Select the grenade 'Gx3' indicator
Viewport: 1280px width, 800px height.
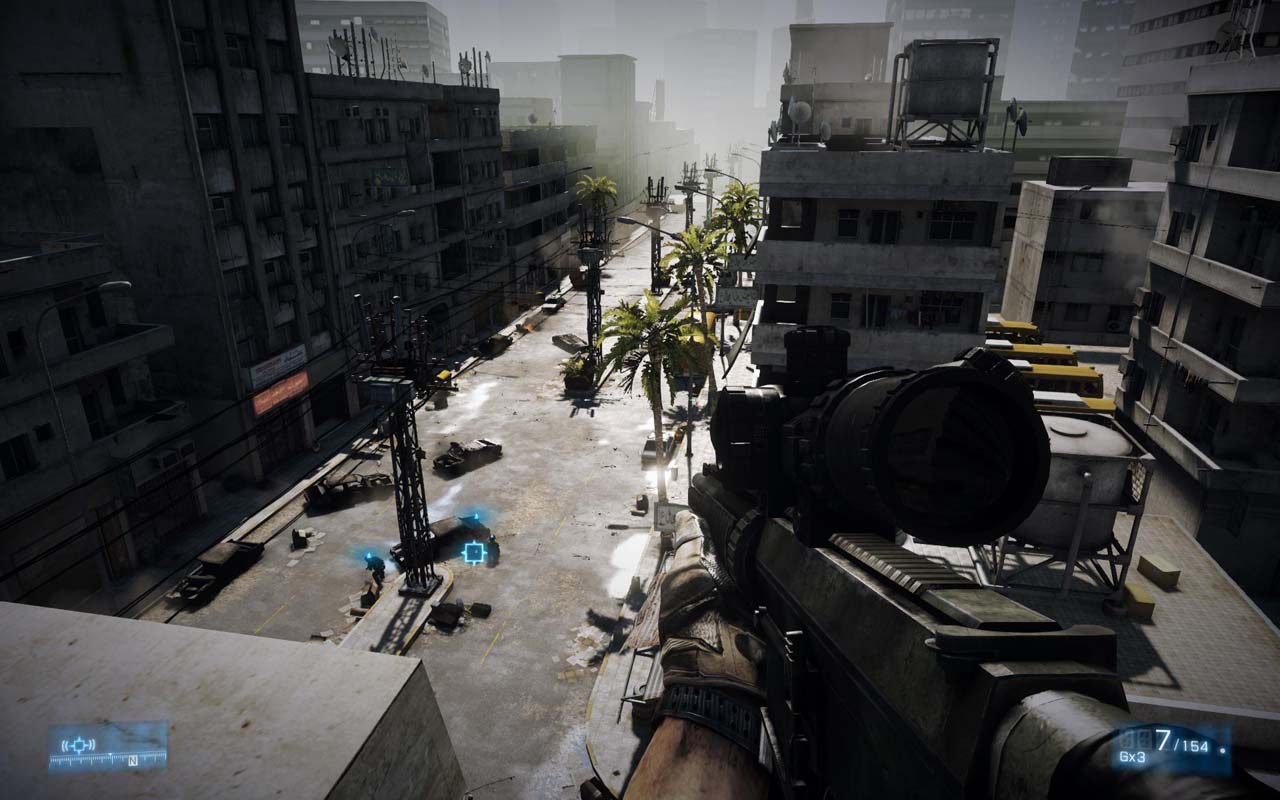tap(1132, 756)
